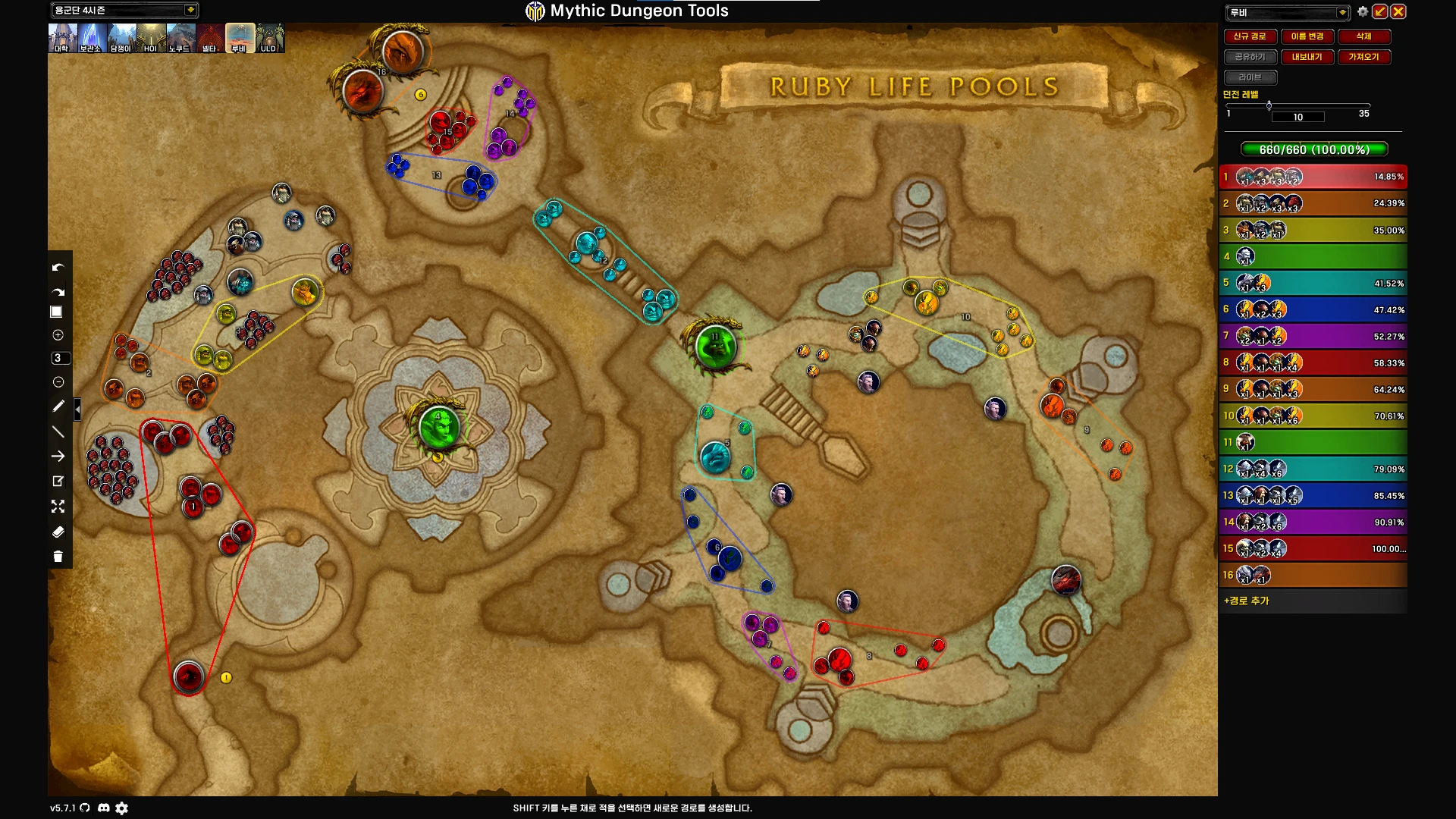
Task: Select the 넬타 dungeon thumbnail
Action: pyautogui.click(x=209, y=38)
